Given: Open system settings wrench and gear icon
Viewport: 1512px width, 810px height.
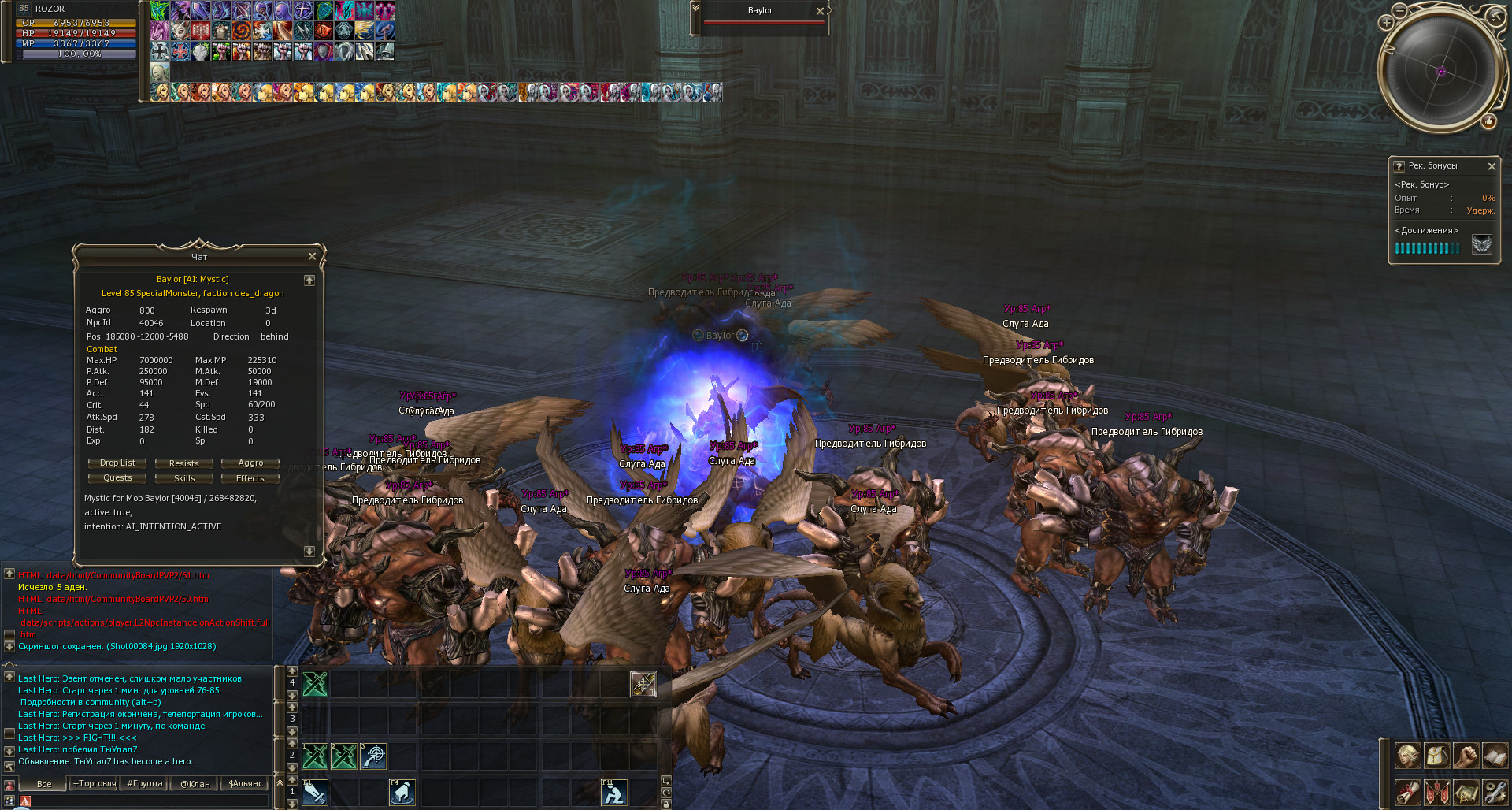Looking at the screenshot, I should pyautogui.click(x=1495, y=792).
